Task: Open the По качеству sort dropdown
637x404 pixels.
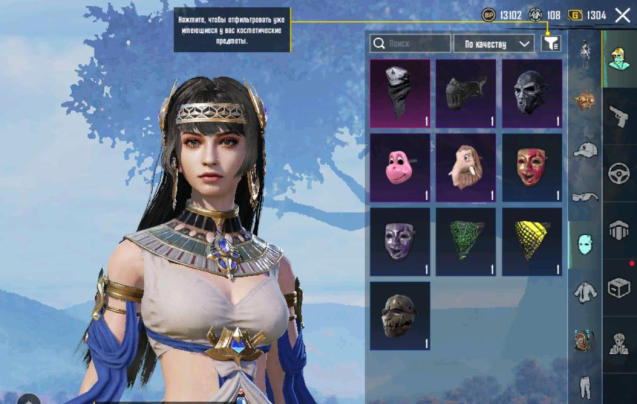Action: (493, 44)
